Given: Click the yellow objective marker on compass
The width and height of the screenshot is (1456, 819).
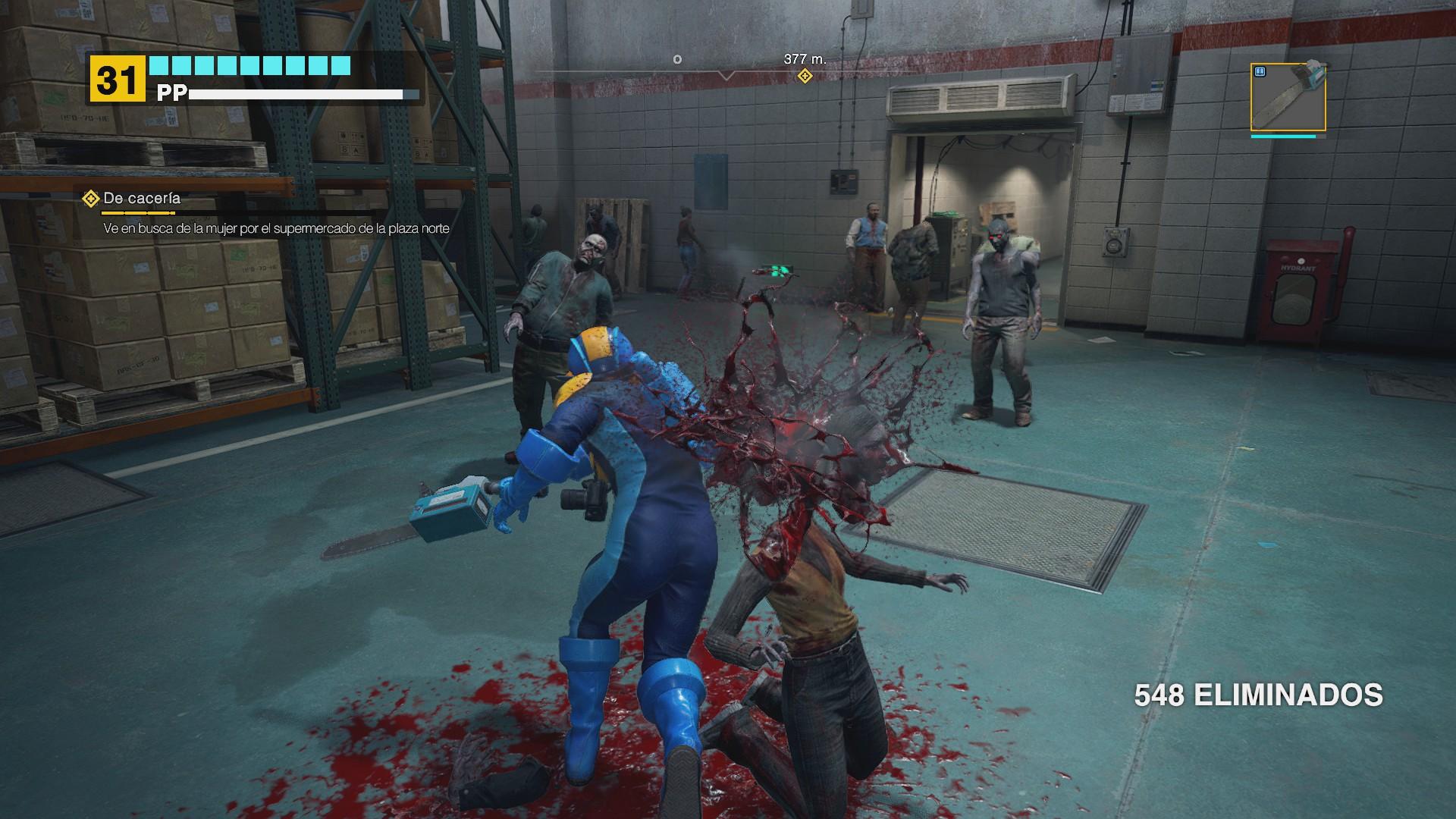Looking at the screenshot, I should click(805, 76).
